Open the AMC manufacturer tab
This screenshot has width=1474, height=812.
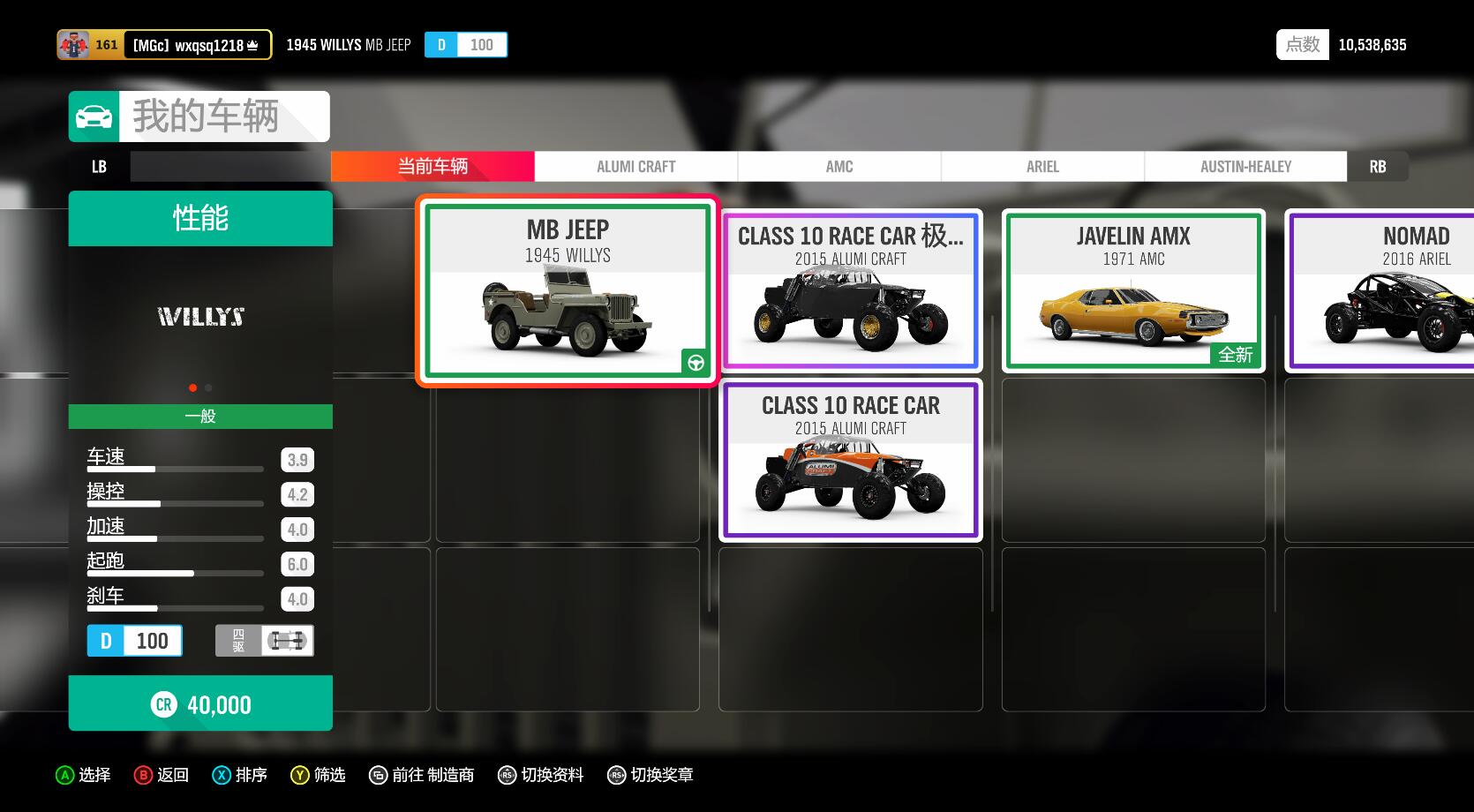point(839,167)
